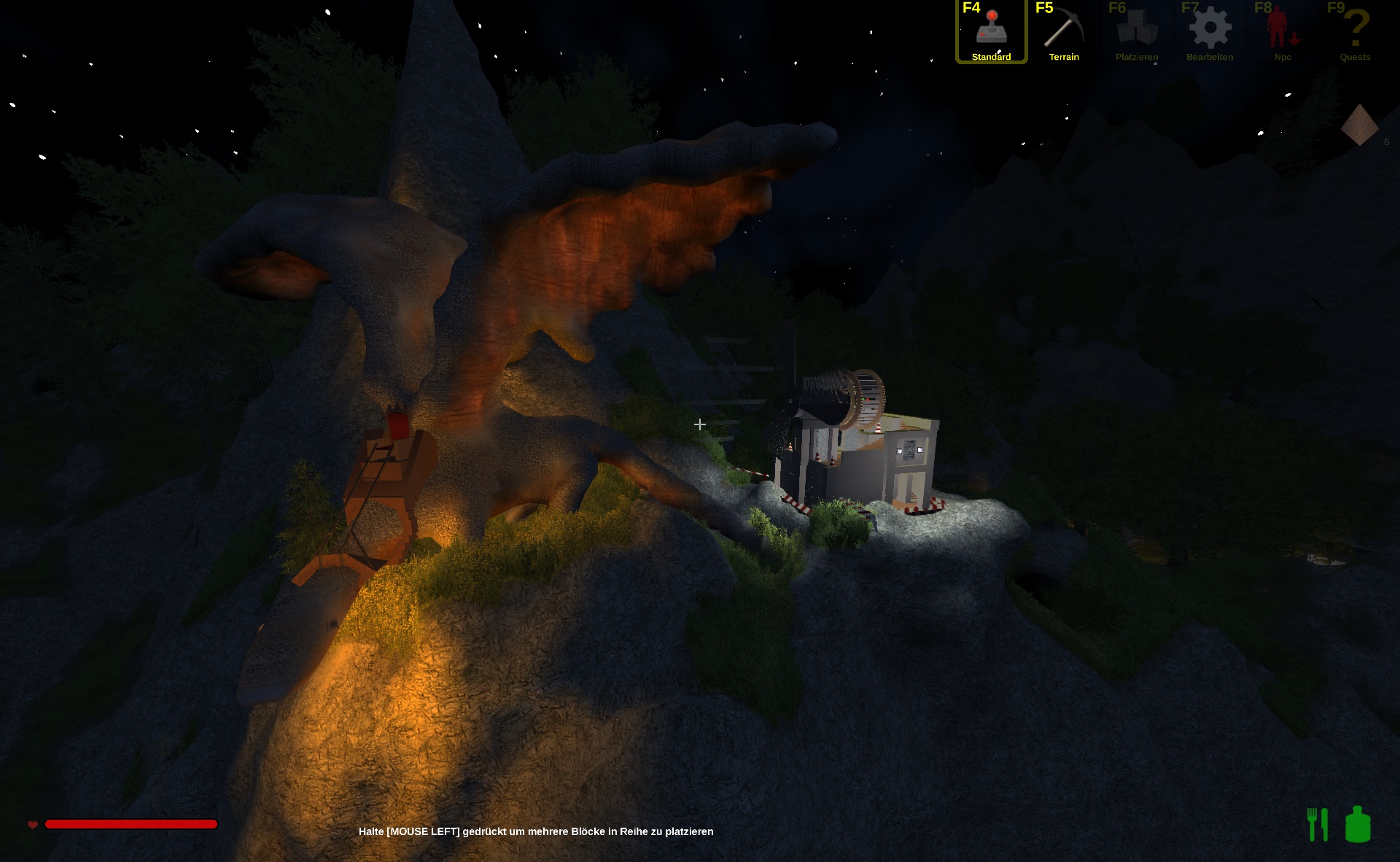
Task: Select the Standard joystick mode
Action: [991, 31]
